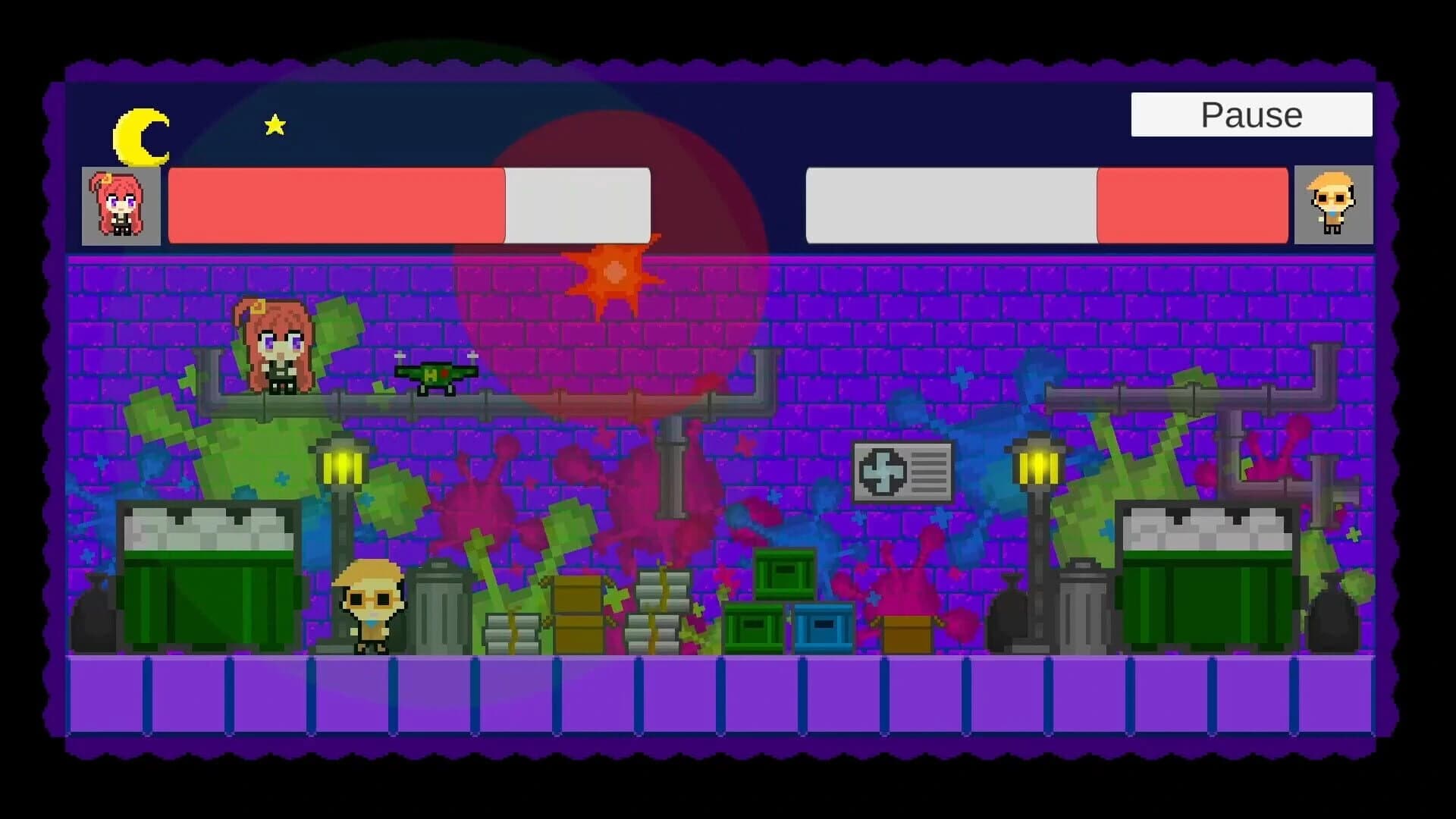Select the blond boy's portrait icon

pyautogui.click(x=1335, y=205)
